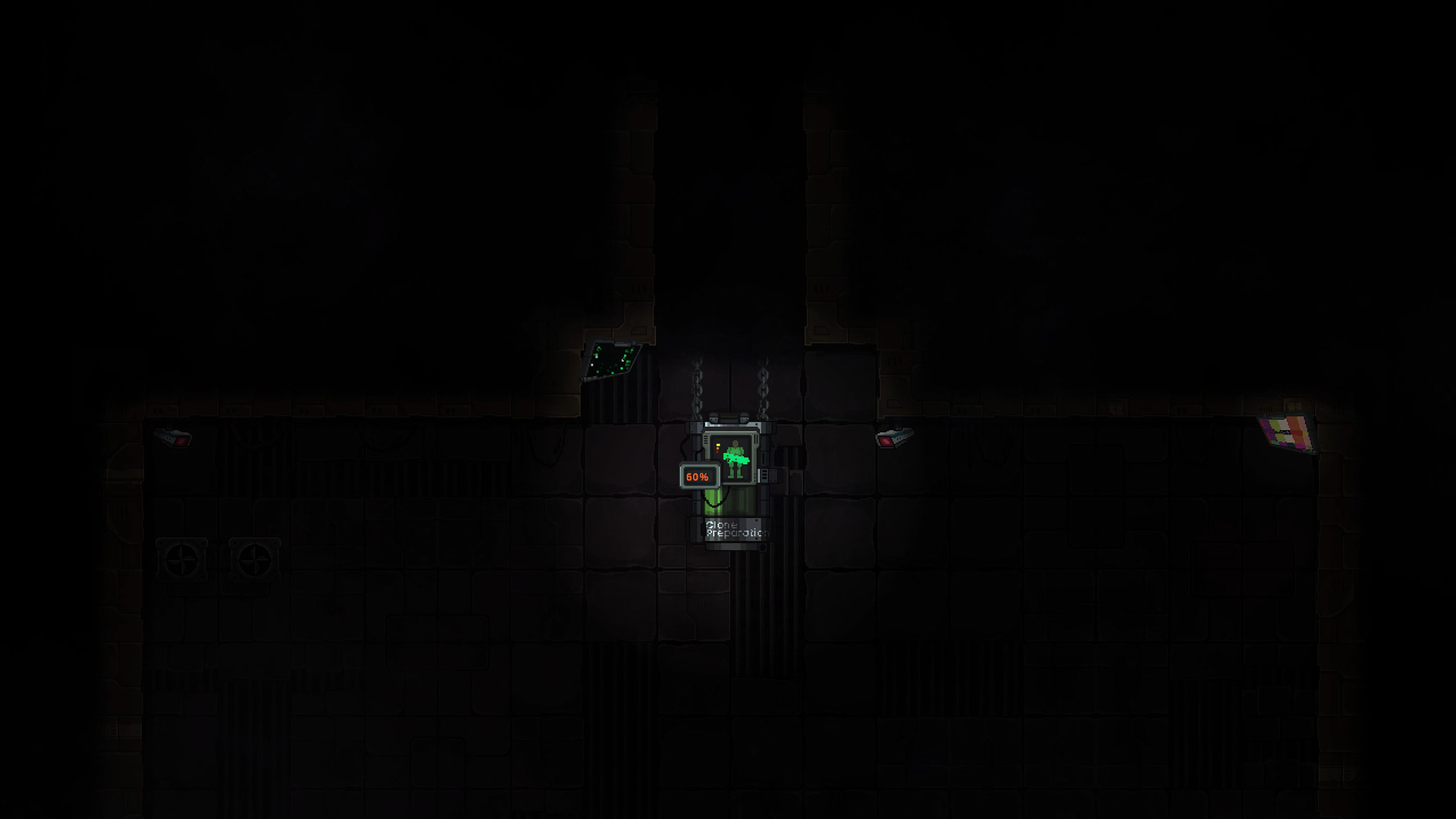Viewport: 1456px width, 819px height.
Task: Expand the 60% readout panel
Action: (x=699, y=475)
